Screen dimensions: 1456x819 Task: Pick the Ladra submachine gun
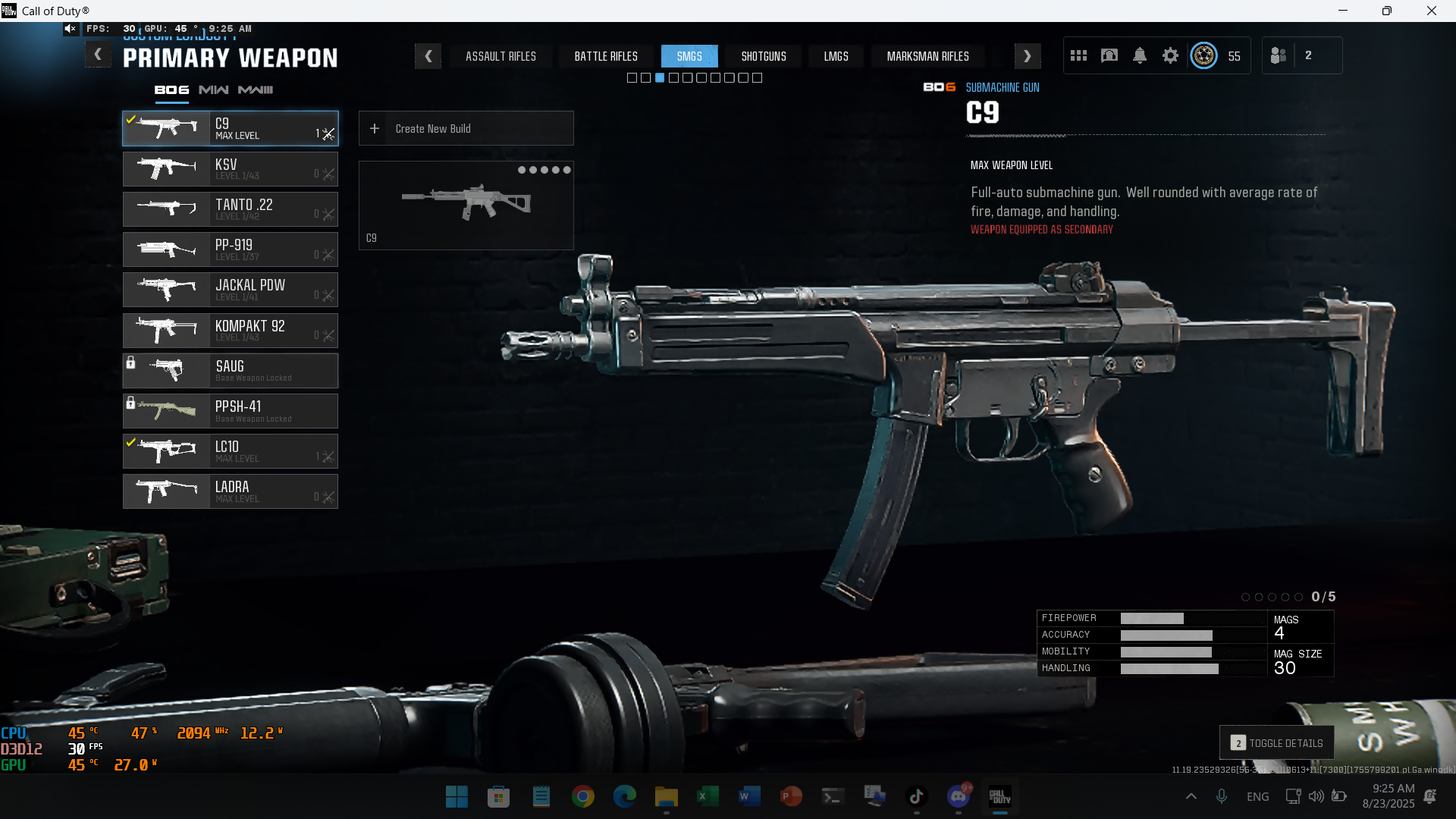click(x=231, y=491)
